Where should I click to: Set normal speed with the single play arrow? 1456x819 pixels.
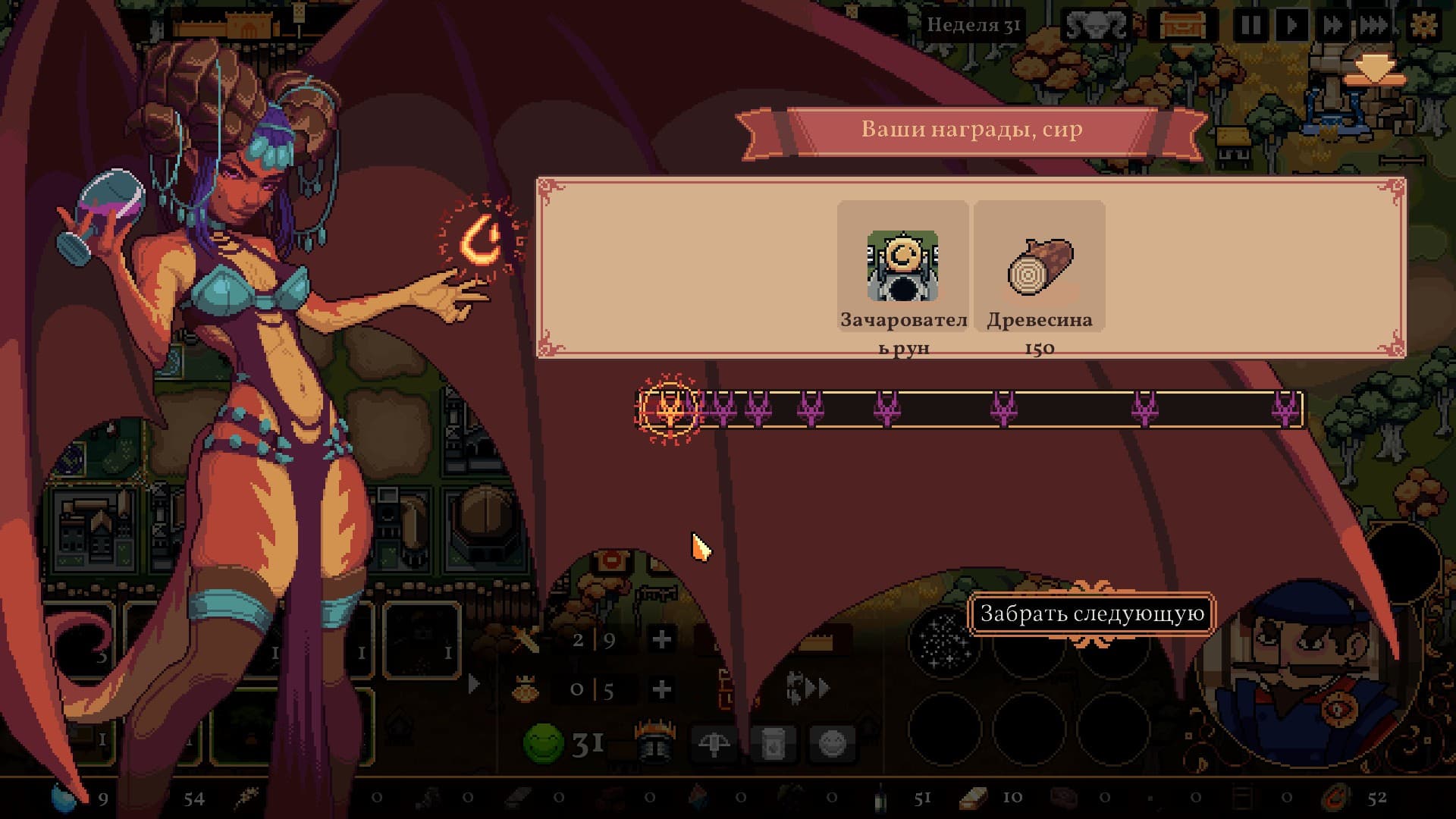tap(1291, 26)
